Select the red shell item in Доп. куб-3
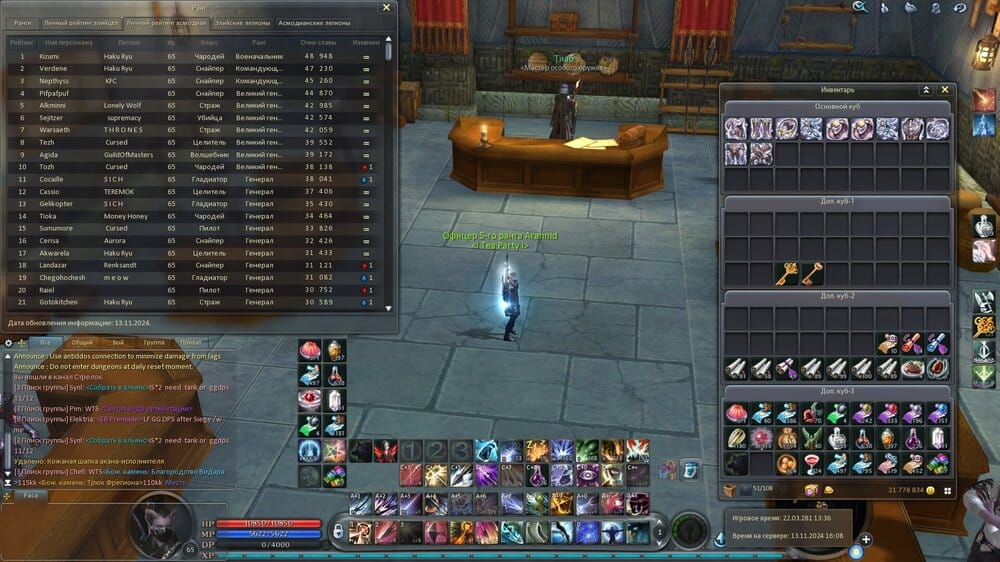 737,413
